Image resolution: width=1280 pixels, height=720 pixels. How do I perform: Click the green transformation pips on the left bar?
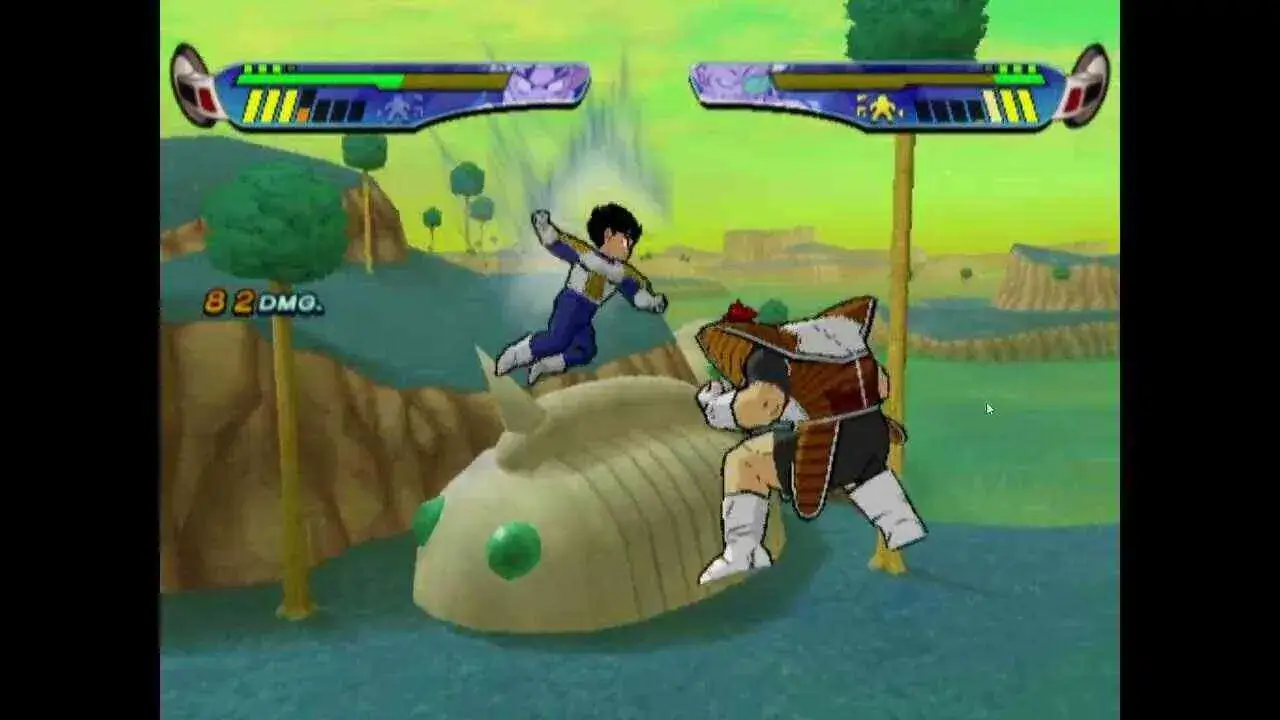click(261, 67)
